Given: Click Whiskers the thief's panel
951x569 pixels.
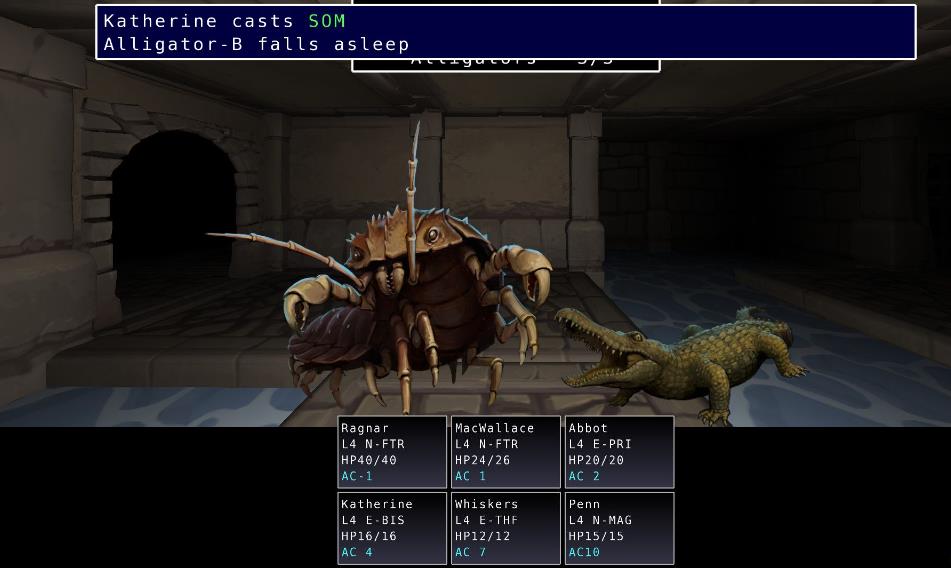Looking at the screenshot, I should [506, 528].
